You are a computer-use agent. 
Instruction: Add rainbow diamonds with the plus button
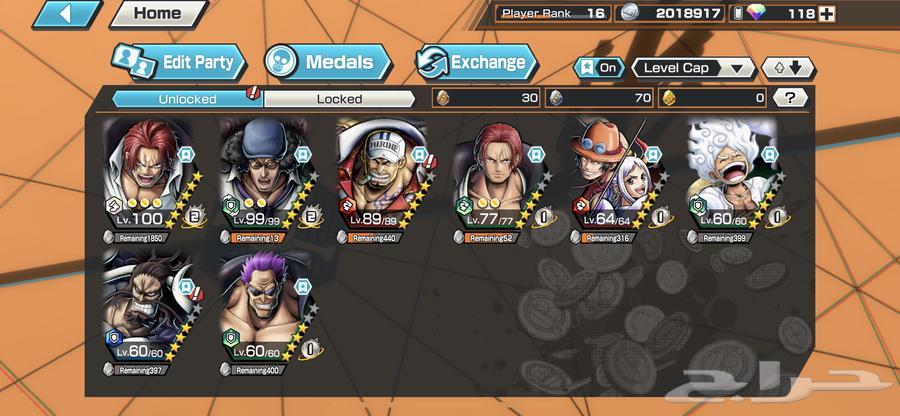coord(827,14)
